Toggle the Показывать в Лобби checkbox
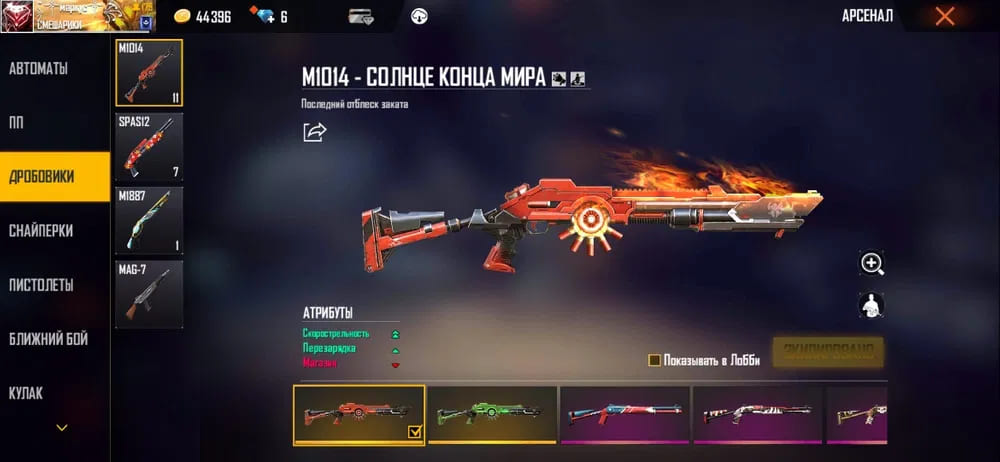This screenshot has width=1000, height=462. point(654,360)
